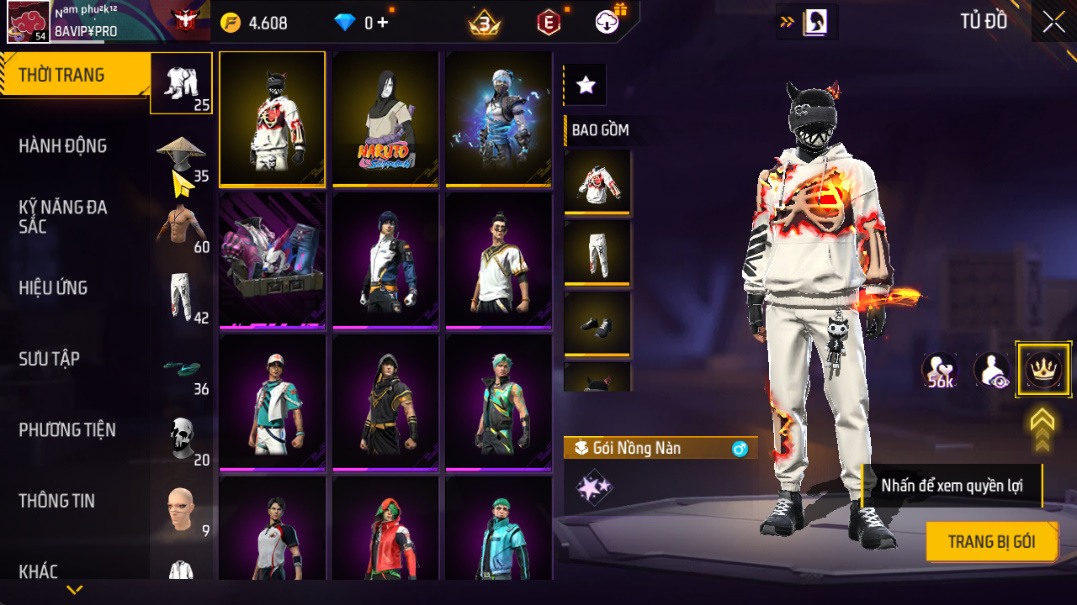Open the Hành Động category

(x=63, y=146)
